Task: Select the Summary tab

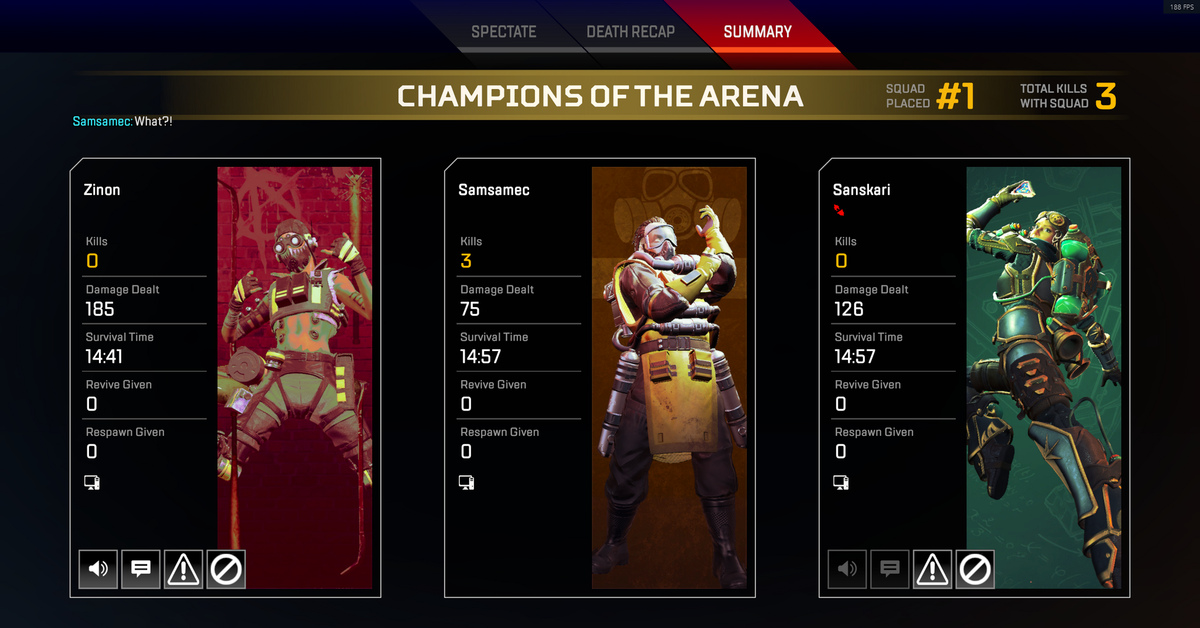Action: [x=757, y=32]
